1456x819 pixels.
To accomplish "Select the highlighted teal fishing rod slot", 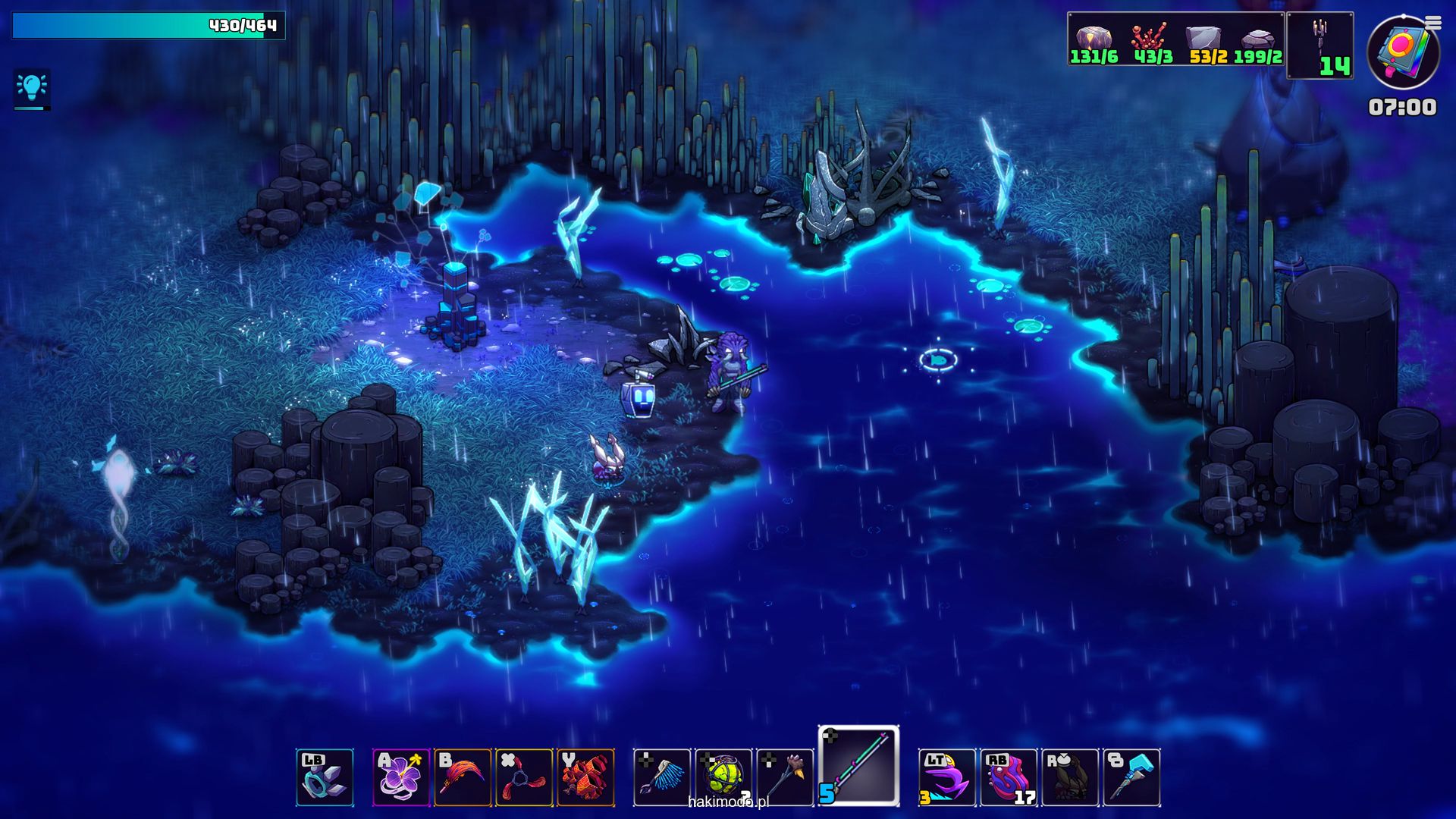I will click(x=858, y=766).
